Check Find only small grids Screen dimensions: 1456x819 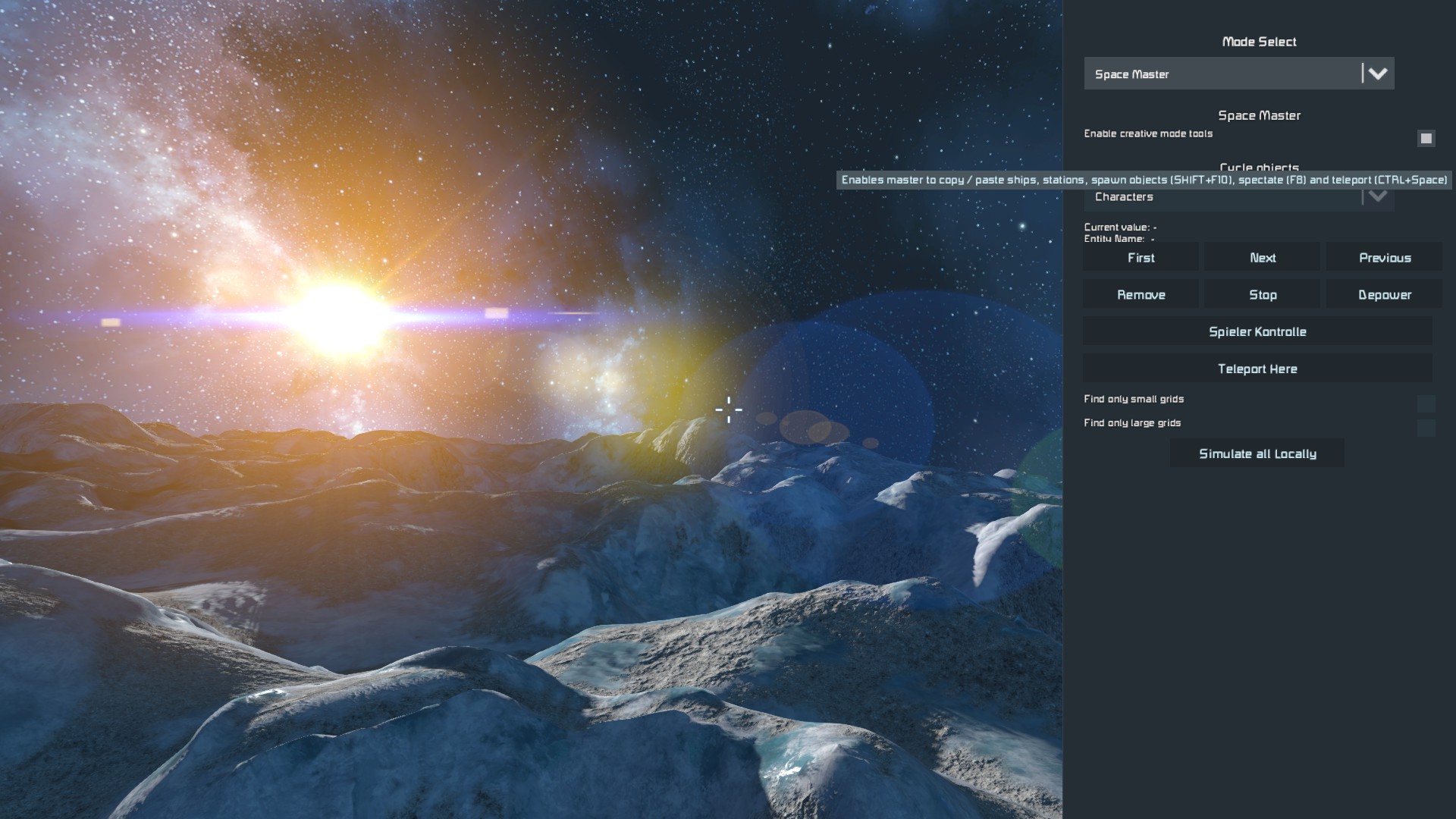(x=1426, y=403)
